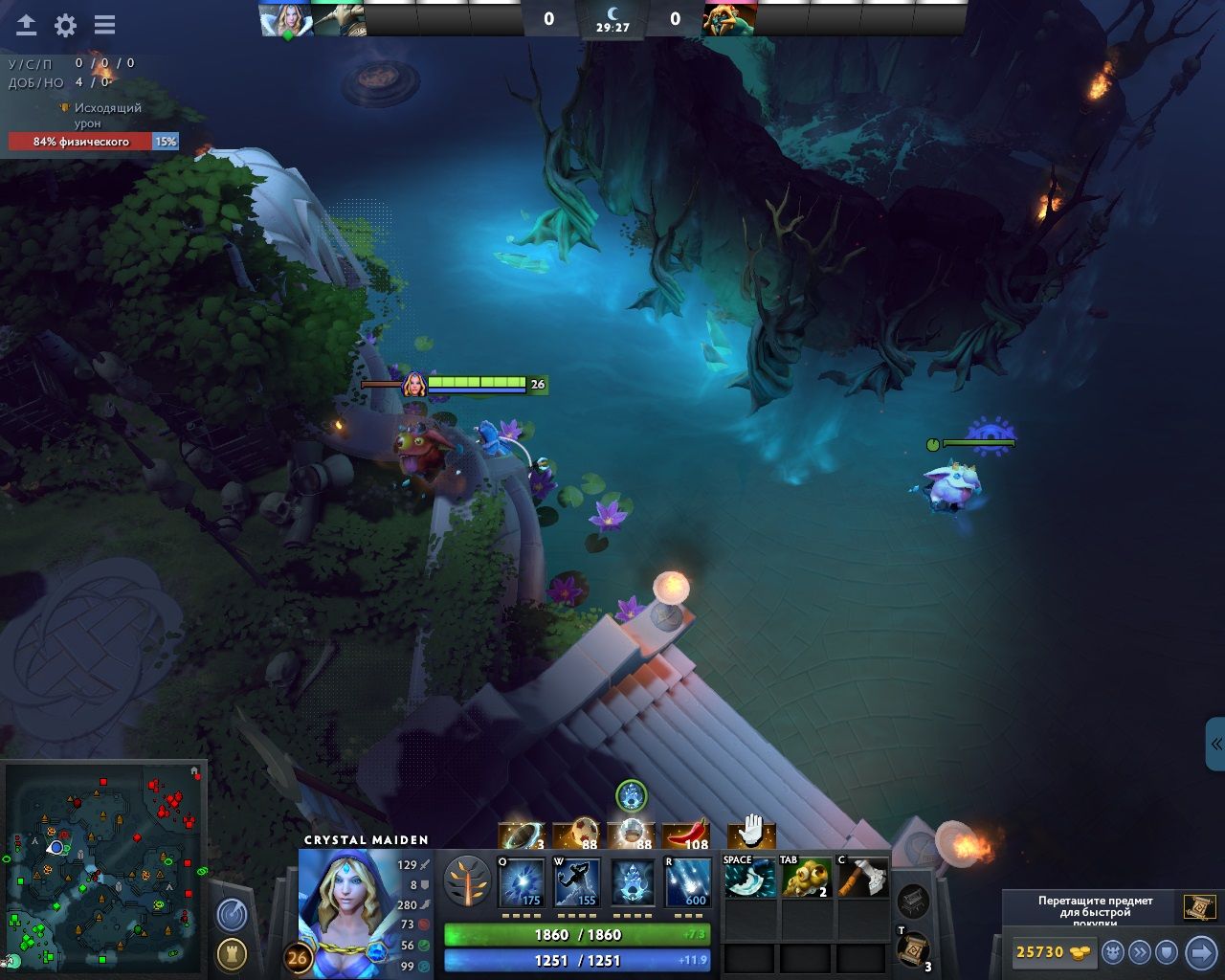Viewport: 1225px width, 980px height.
Task: Click the white glove buff icon
Action: 751,831
